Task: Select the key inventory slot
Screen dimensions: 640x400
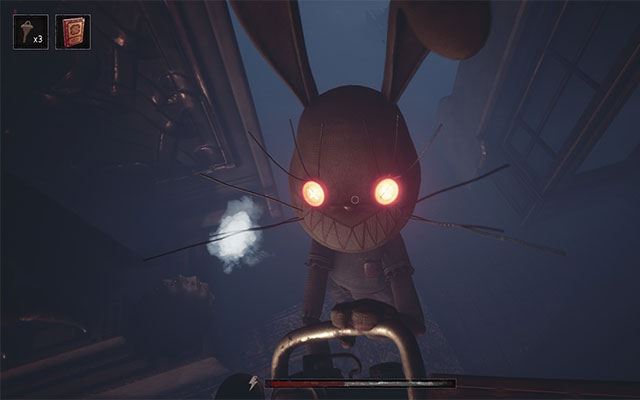Action: (x=30, y=31)
